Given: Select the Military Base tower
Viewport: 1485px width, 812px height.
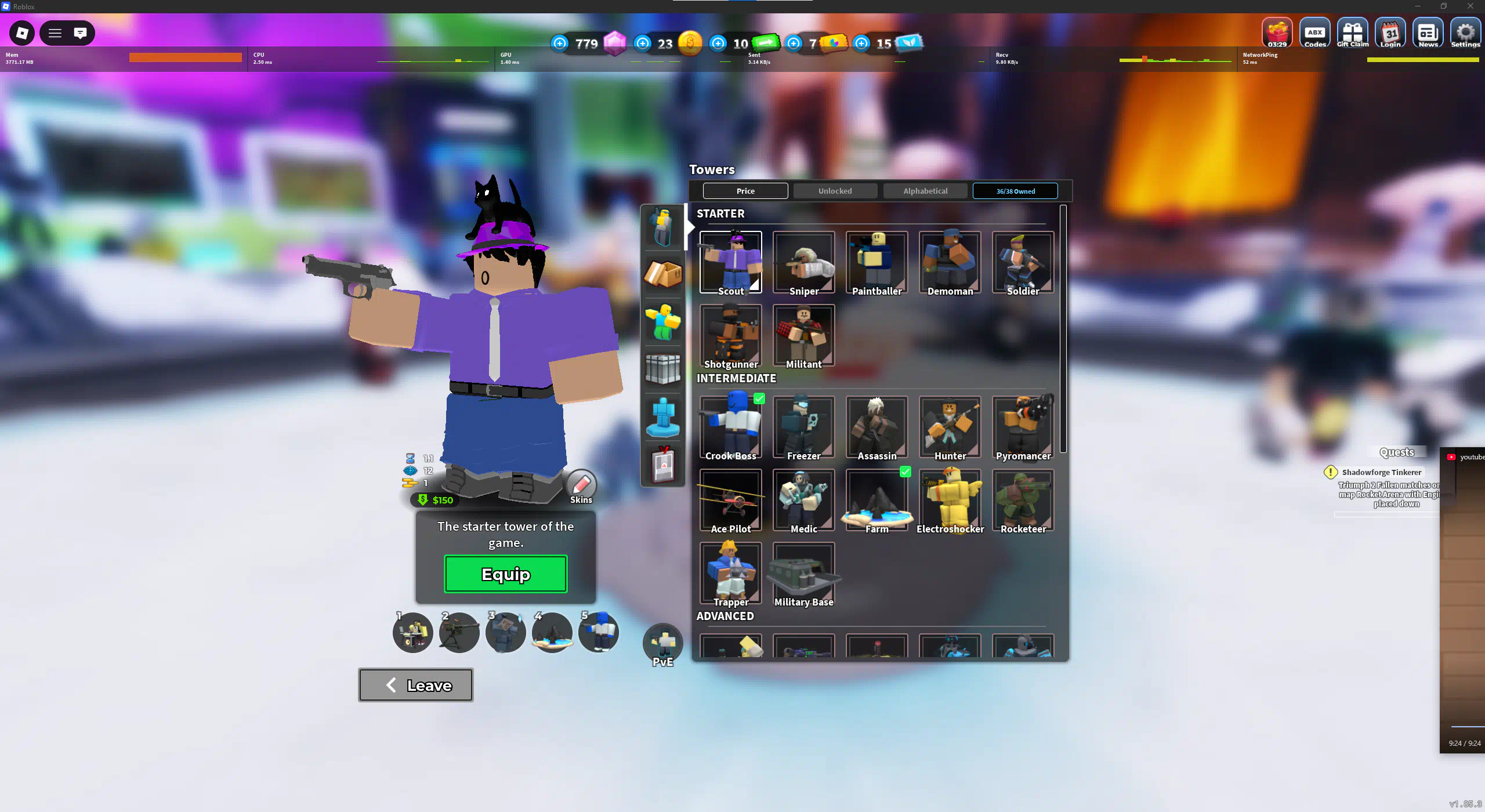Looking at the screenshot, I should pyautogui.click(x=803, y=573).
